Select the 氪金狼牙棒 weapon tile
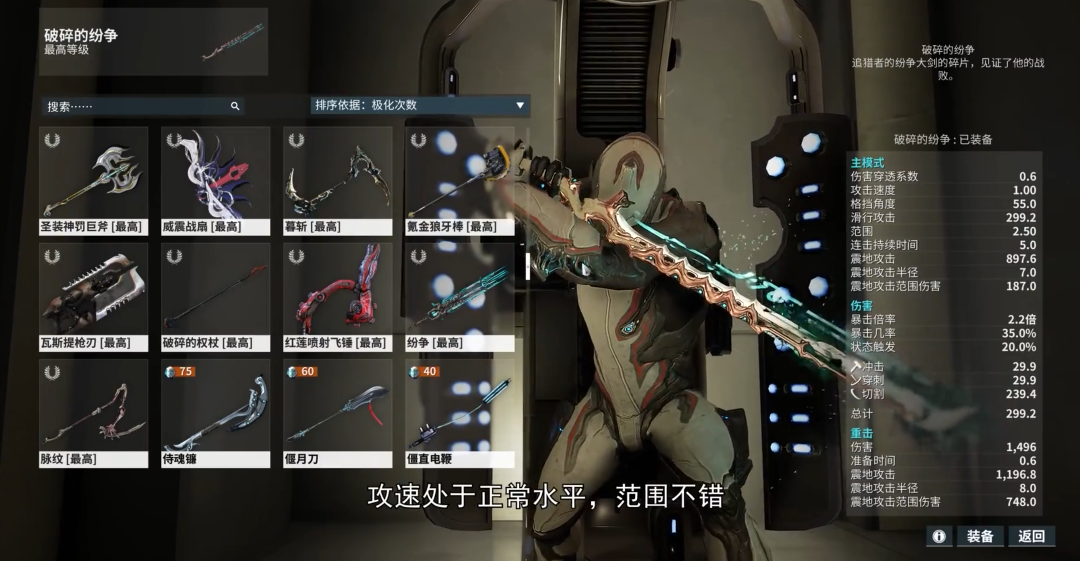The width and height of the screenshot is (1080, 561). [x=459, y=180]
